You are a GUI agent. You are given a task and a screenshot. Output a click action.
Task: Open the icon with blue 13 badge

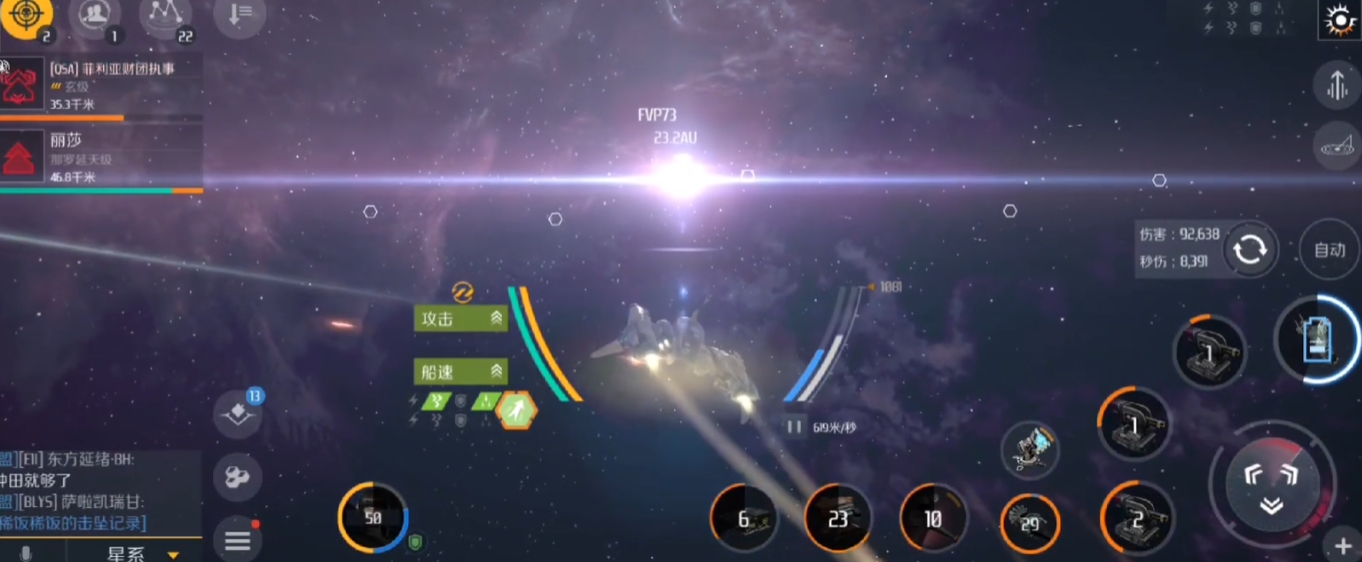[238, 414]
